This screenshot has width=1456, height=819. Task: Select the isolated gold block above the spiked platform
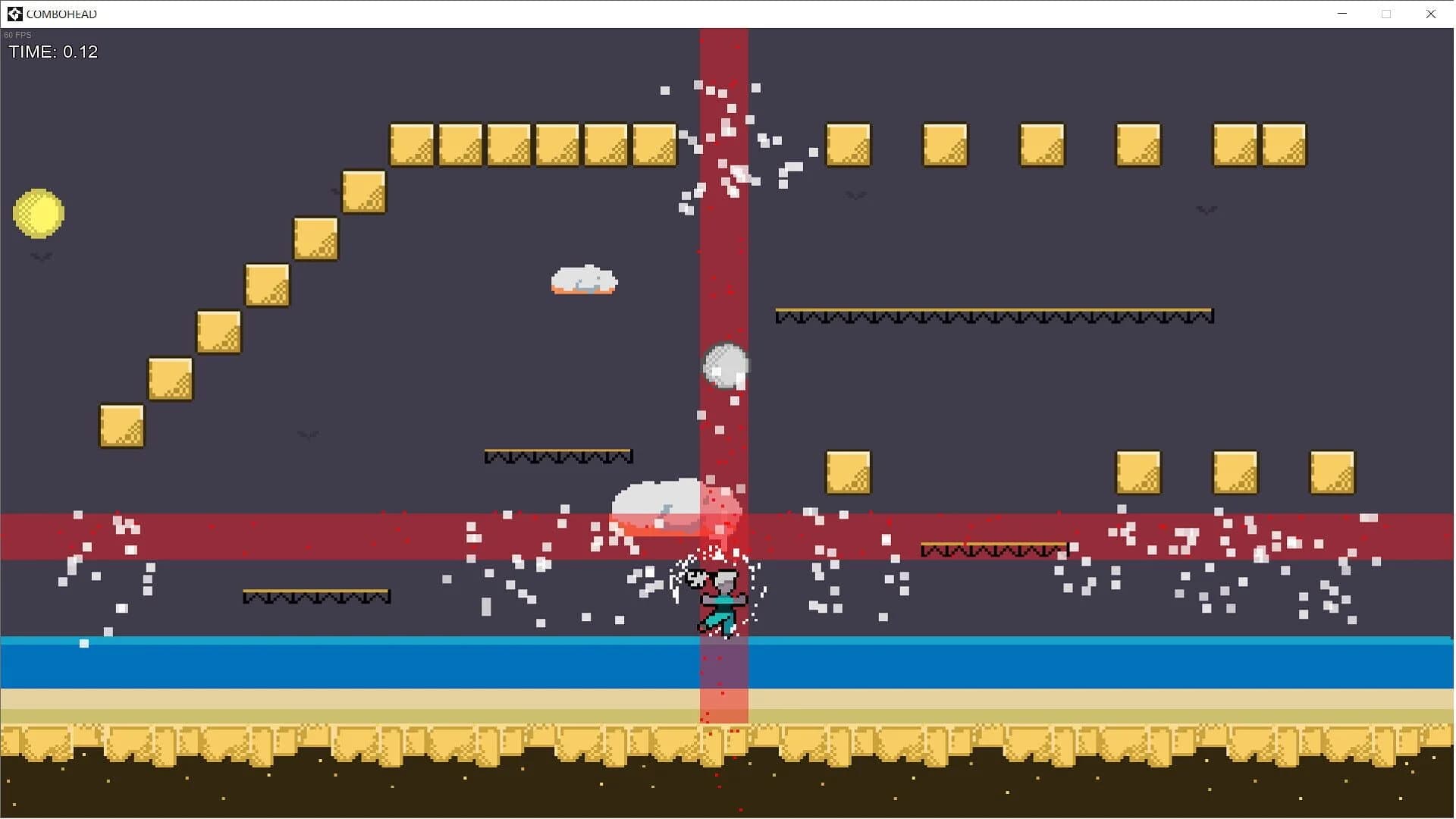tap(847, 472)
